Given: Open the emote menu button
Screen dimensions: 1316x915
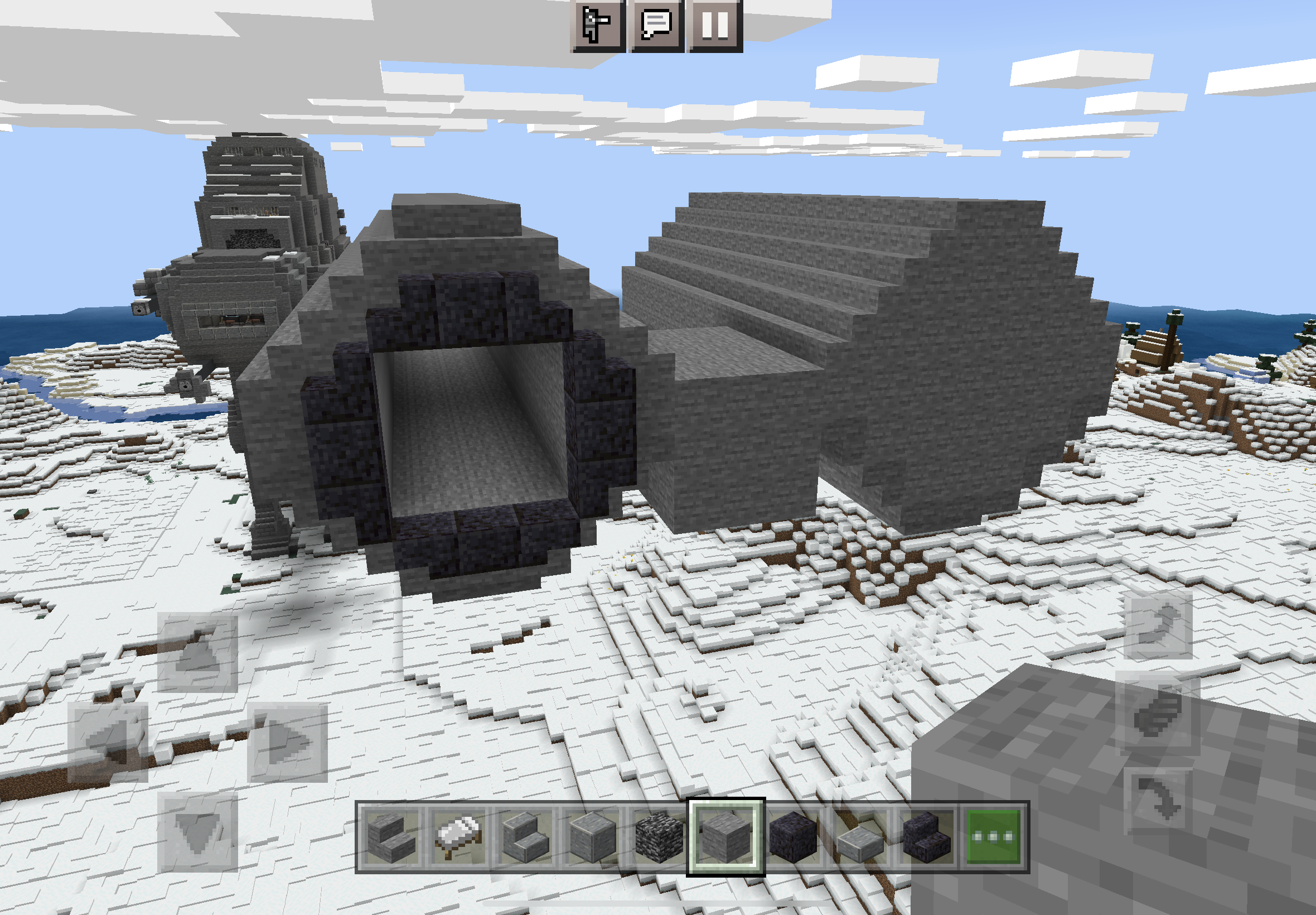Looking at the screenshot, I should pyautogui.click(x=597, y=25).
